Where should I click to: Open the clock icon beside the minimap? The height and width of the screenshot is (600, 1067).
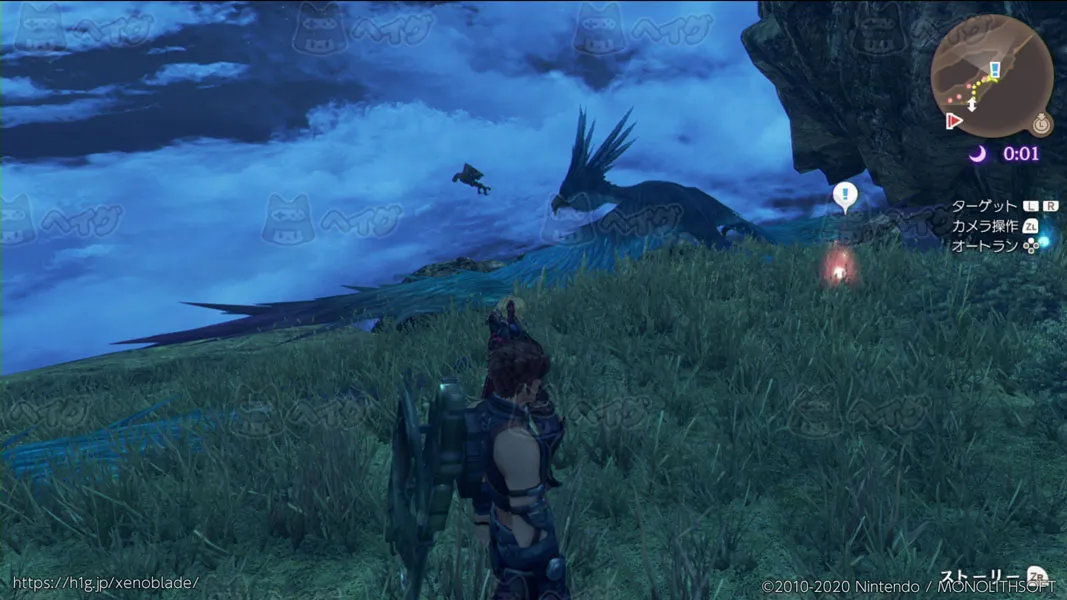tap(1042, 124)
